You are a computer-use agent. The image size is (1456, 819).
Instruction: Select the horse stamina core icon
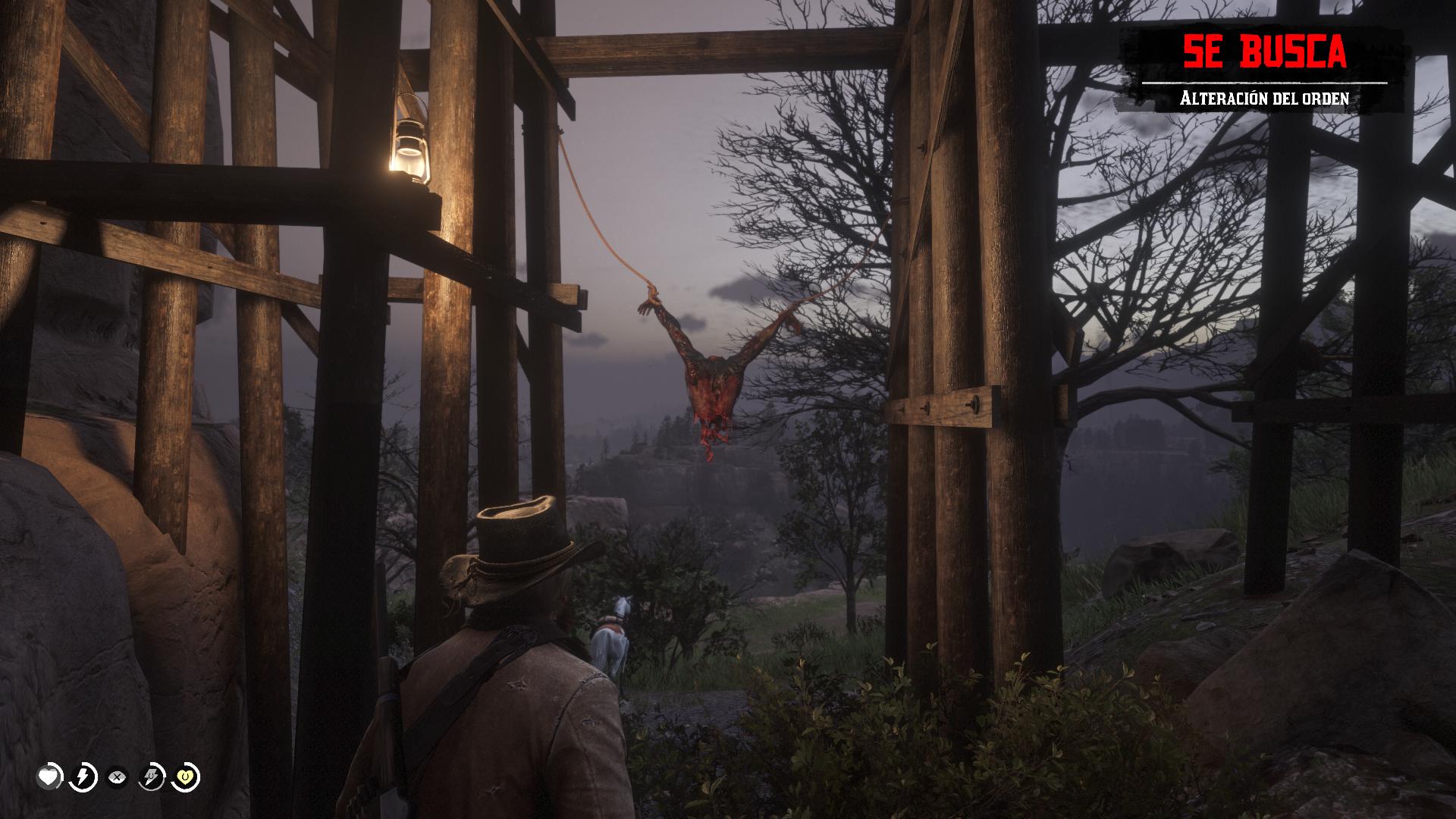point(152,777)
